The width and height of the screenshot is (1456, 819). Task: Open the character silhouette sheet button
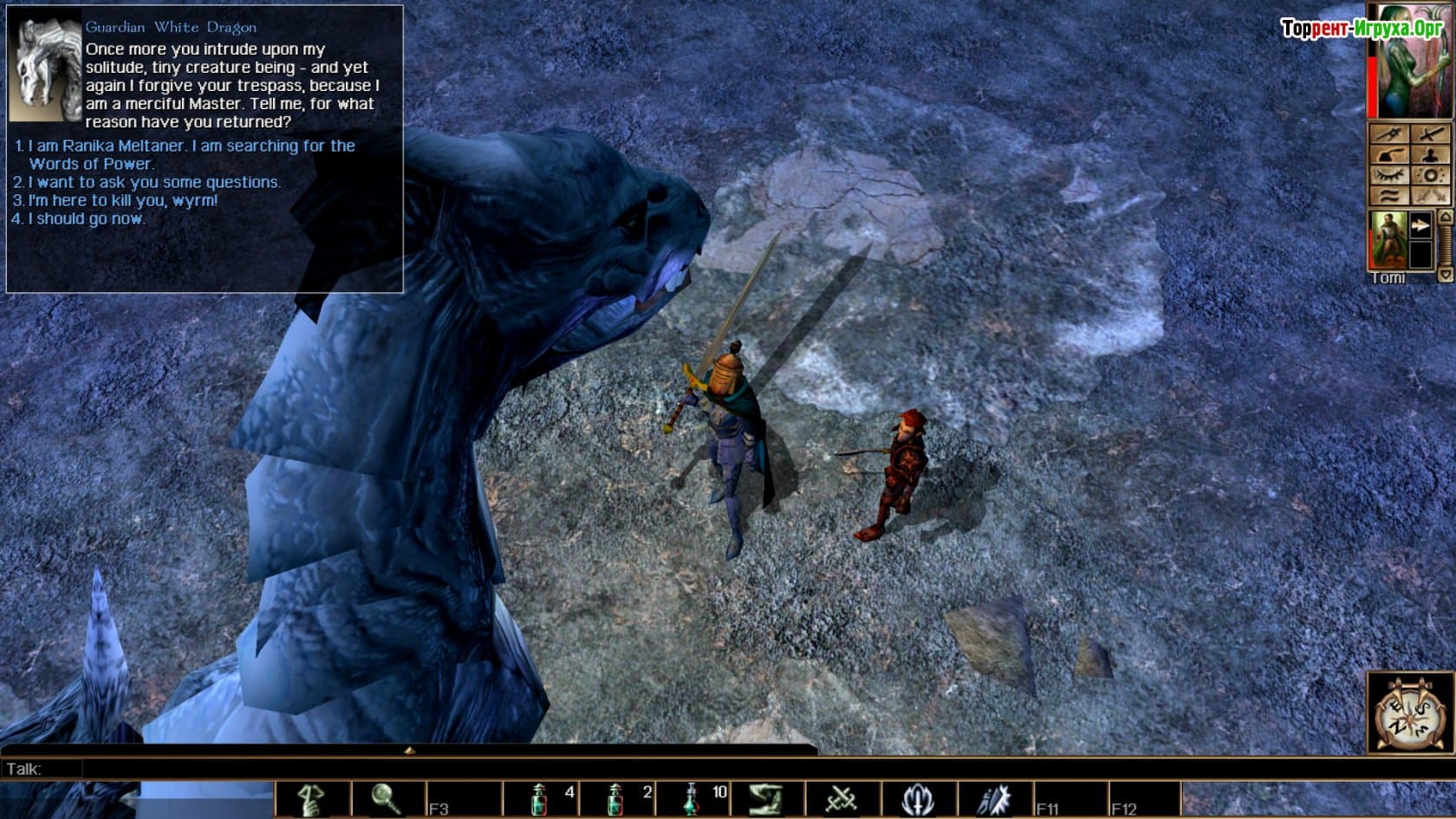(1430, 155)
